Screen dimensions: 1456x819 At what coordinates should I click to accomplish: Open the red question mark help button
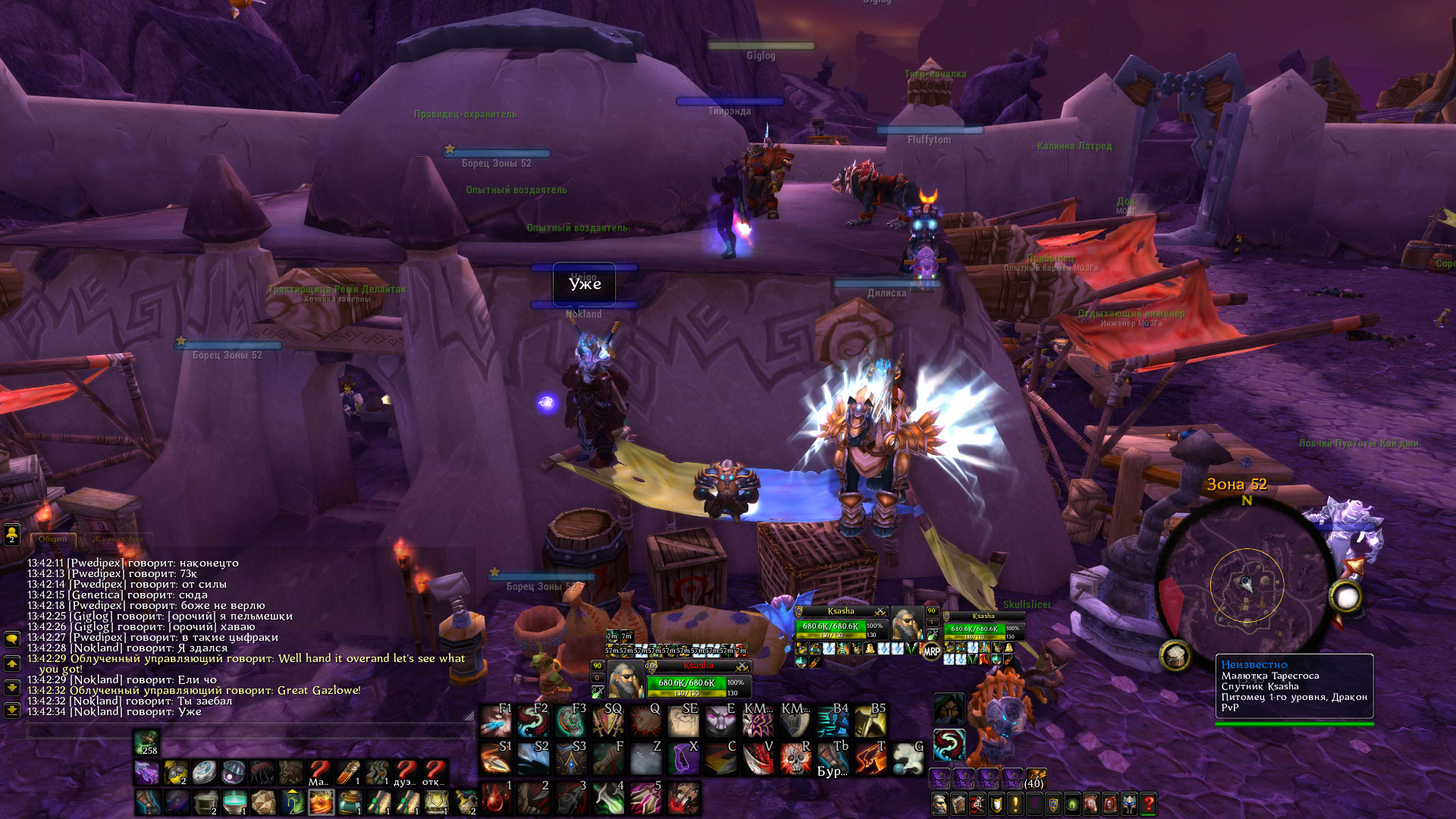pos(1149,803)
